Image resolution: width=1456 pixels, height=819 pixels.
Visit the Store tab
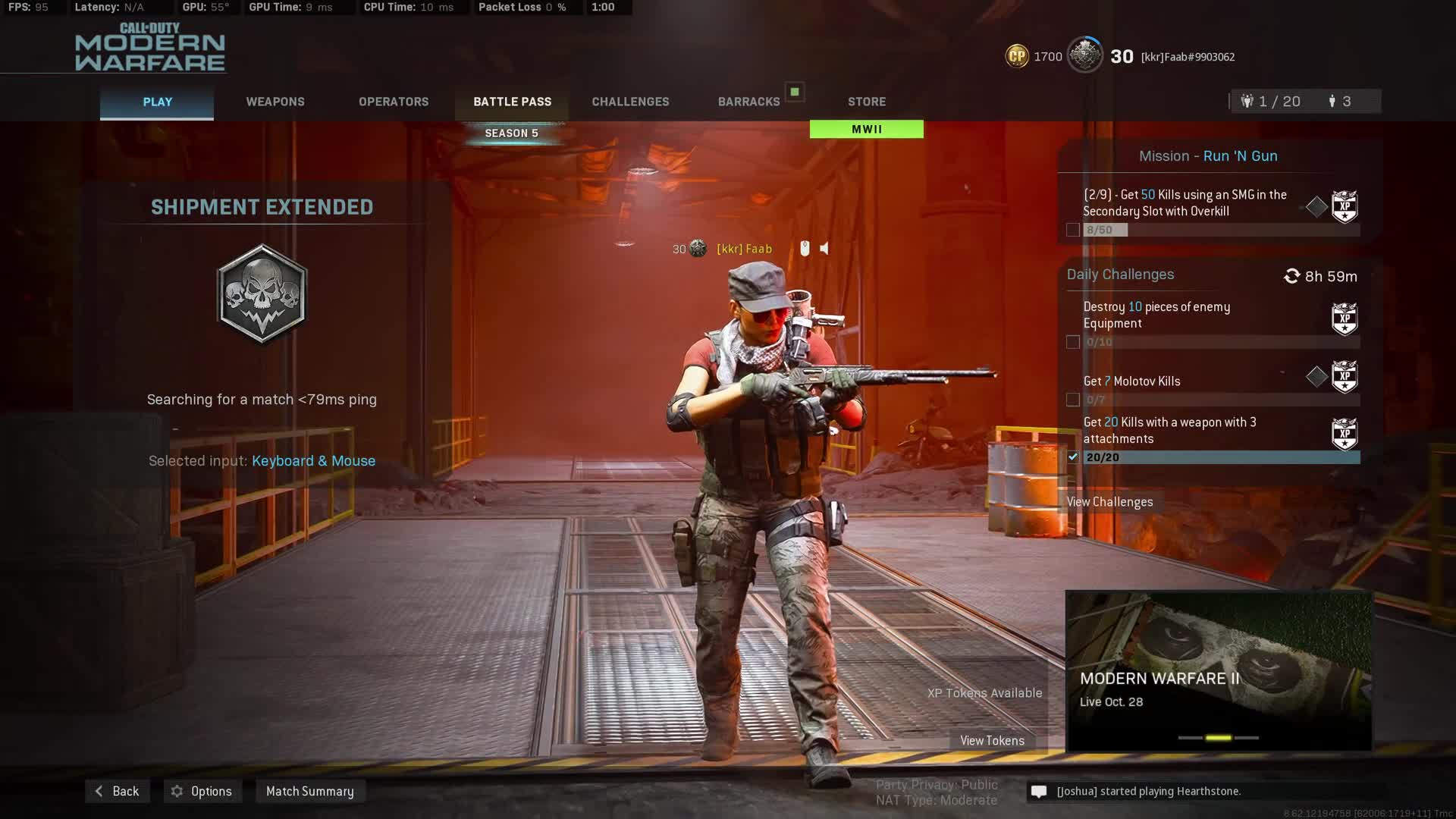pyautogui.click(x=867, y=102)
